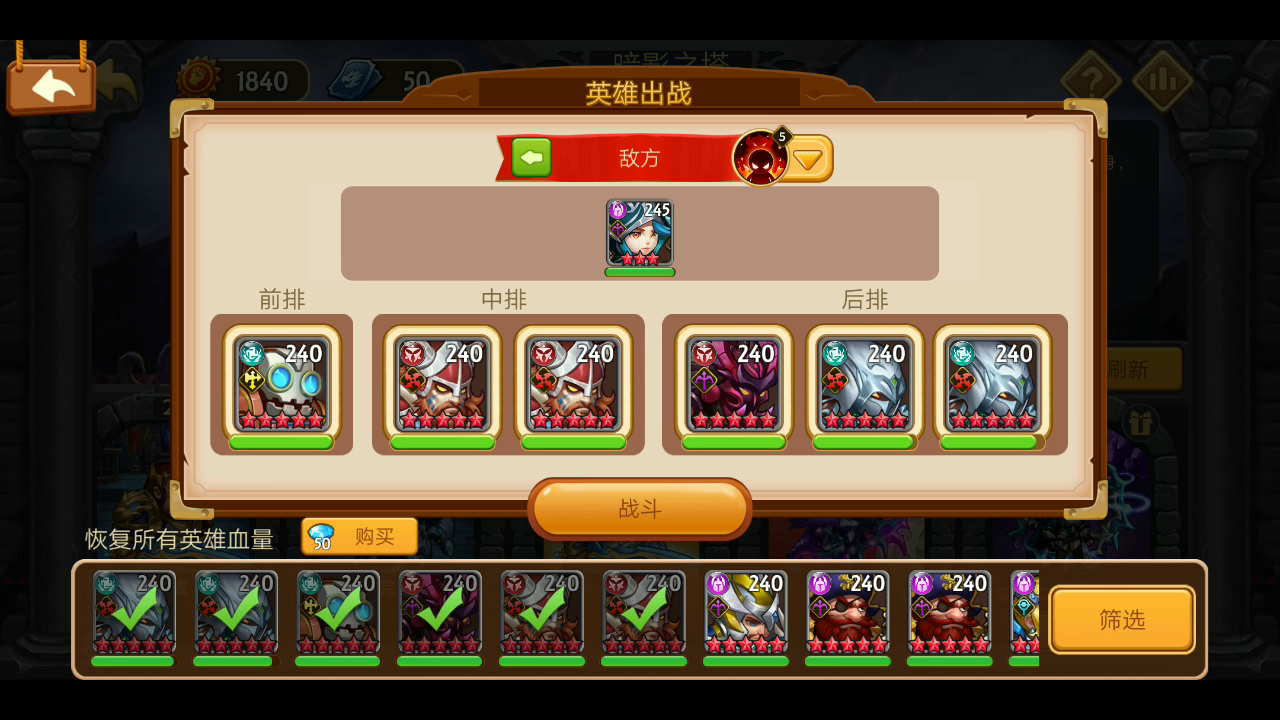Click the demon enemy avatar with level 5 badge
Viewport: 1280px width, 720px height.
coord(763,157)
